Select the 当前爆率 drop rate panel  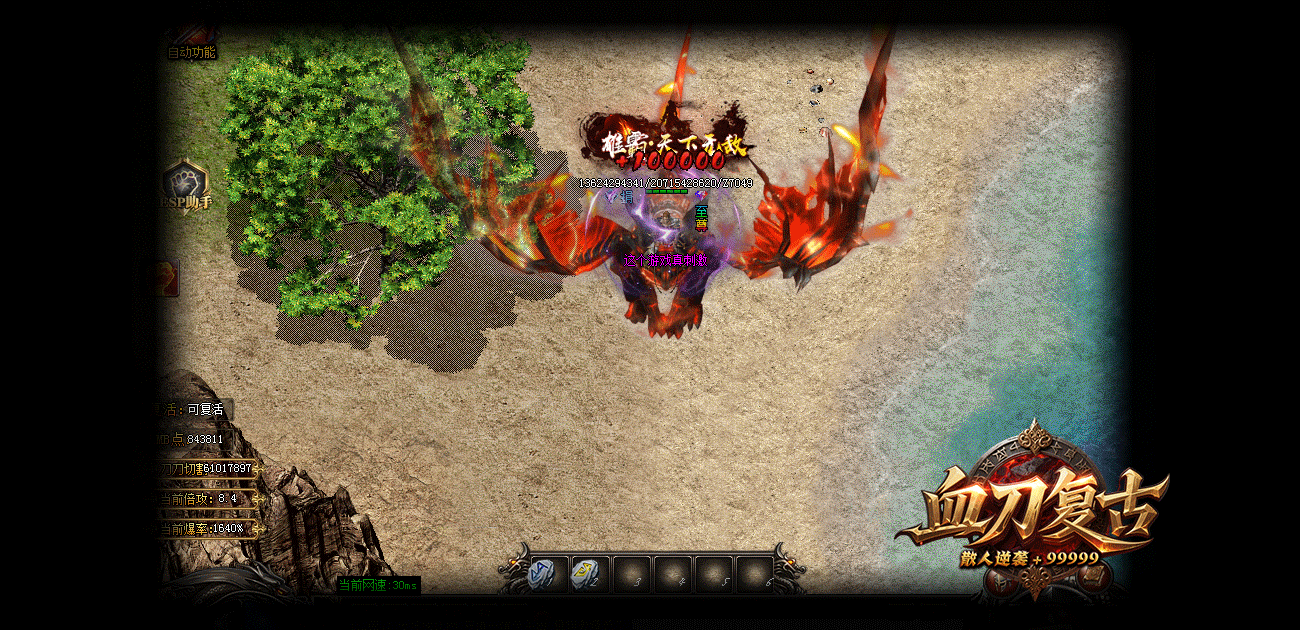tap(204, 528)
